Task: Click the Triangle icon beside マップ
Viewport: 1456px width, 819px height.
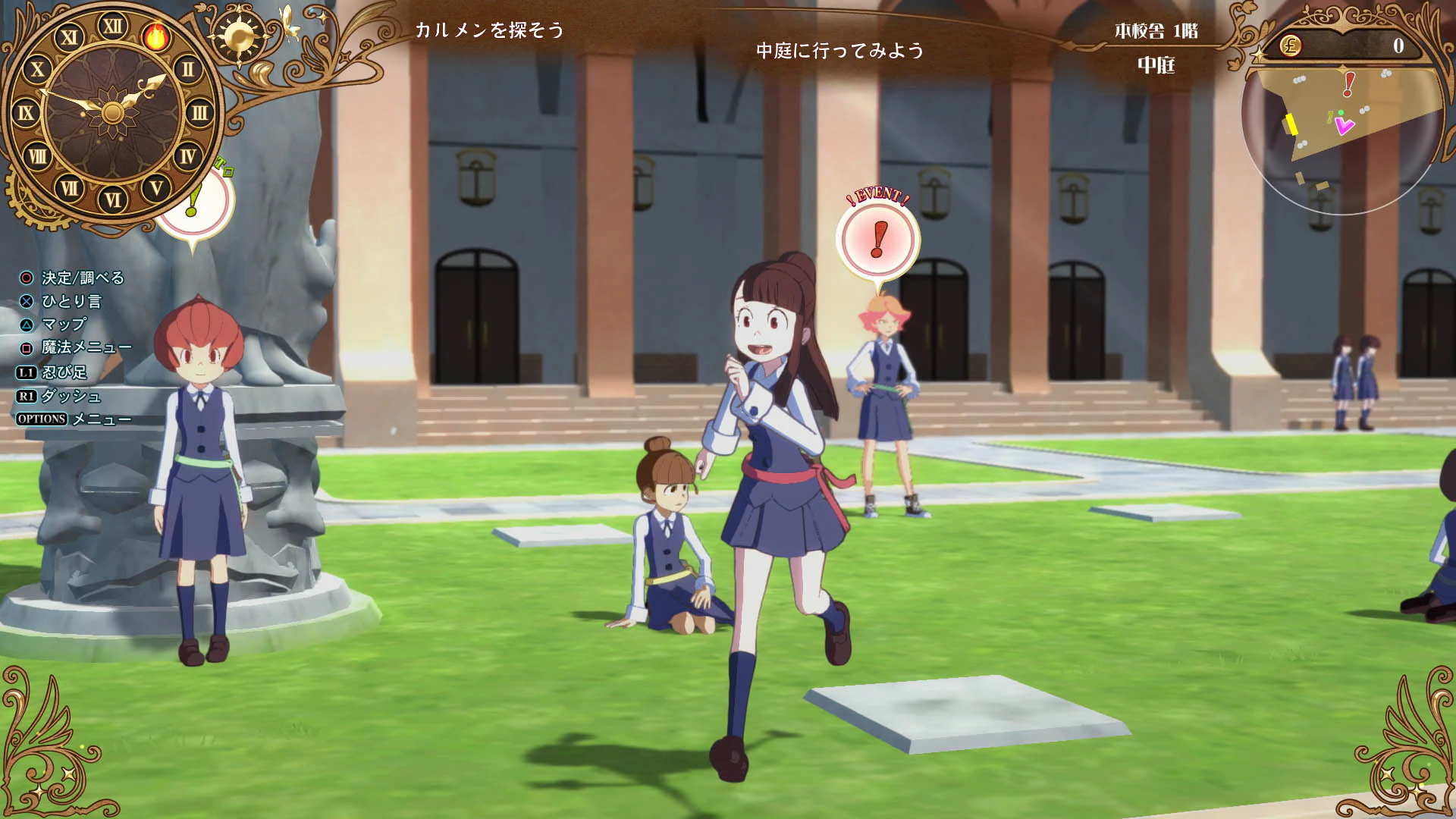Action: [27, 326]
